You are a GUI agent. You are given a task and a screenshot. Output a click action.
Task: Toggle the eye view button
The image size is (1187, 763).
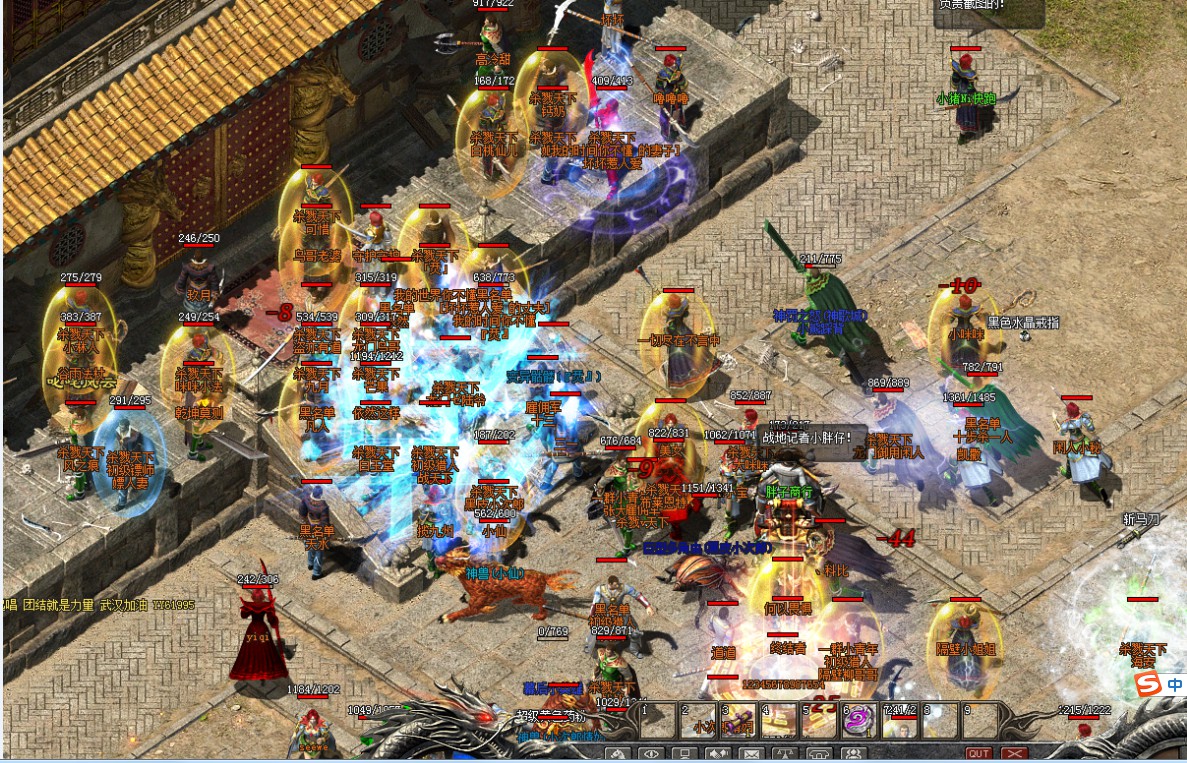651,754
